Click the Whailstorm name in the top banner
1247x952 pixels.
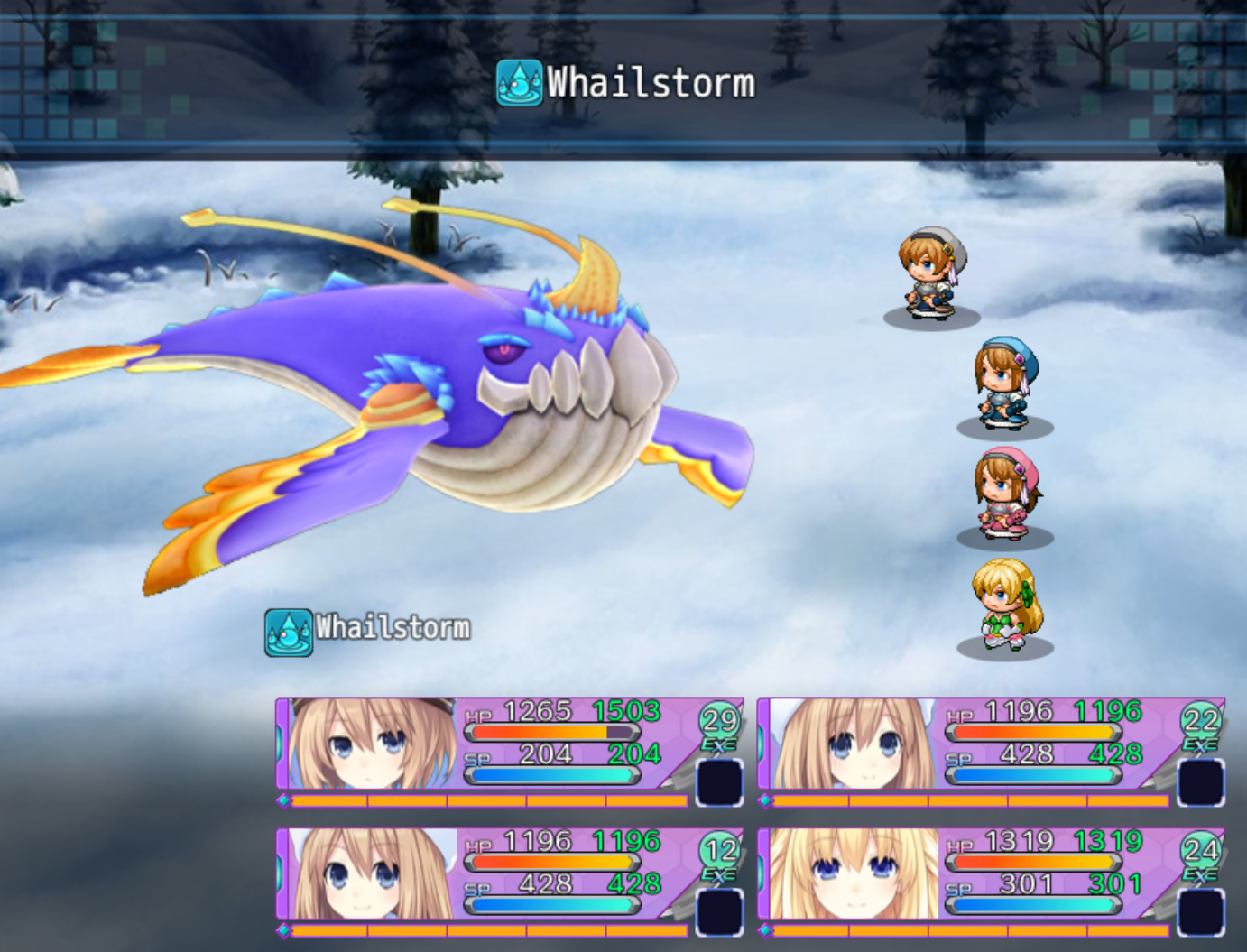650,82
